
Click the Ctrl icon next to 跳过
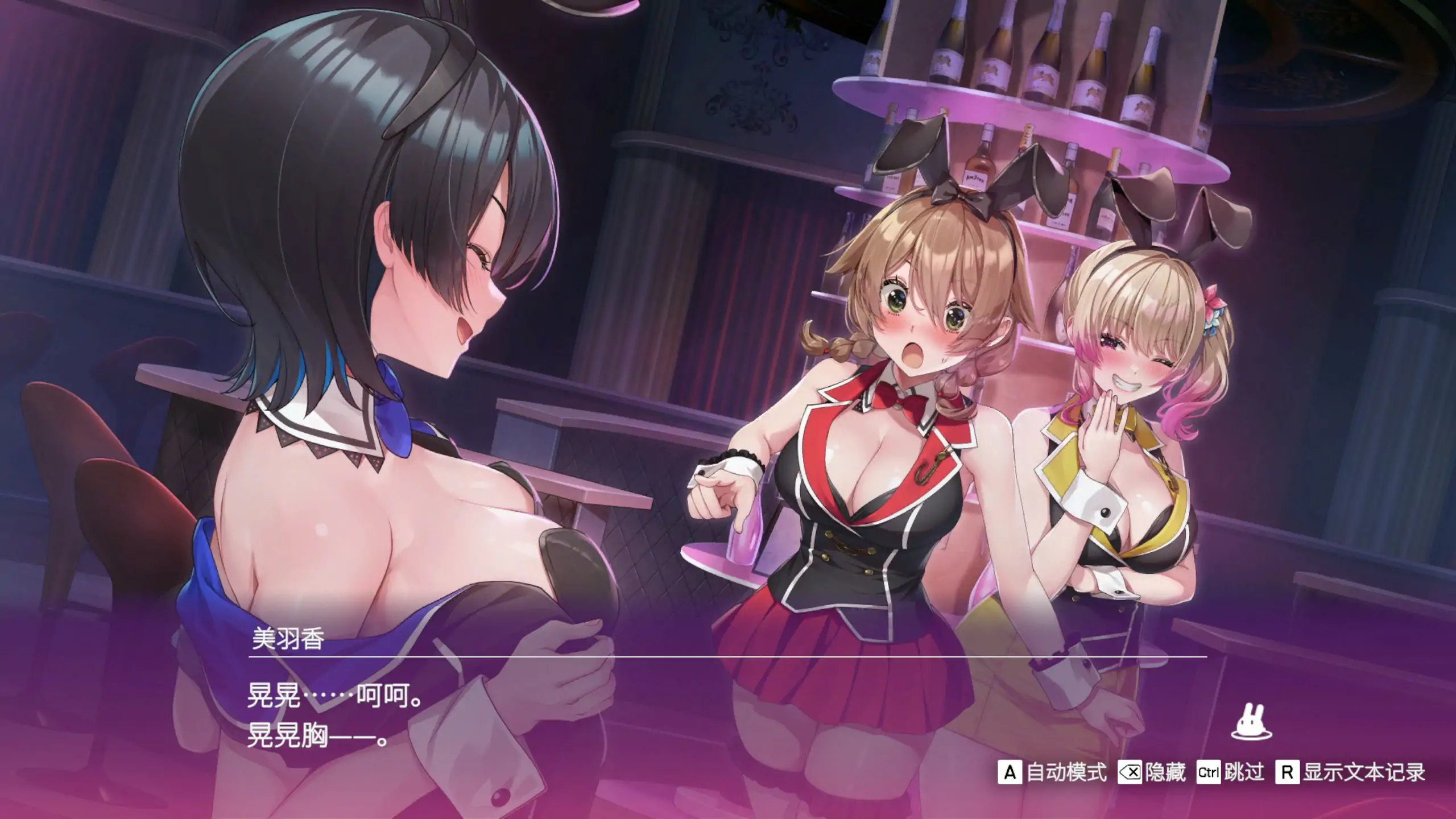point(1209,772)
